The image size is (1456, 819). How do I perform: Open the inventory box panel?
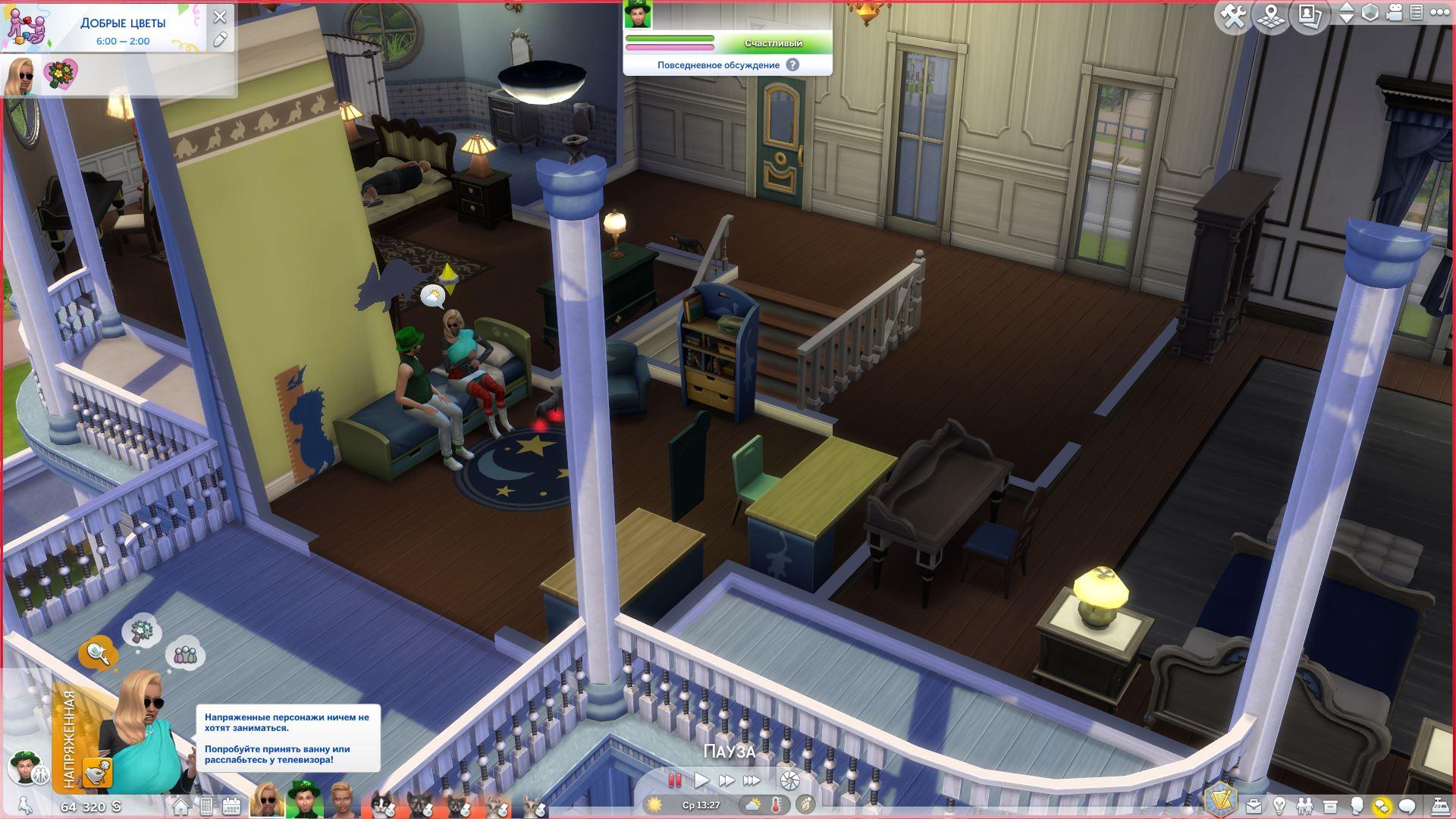1330,805
